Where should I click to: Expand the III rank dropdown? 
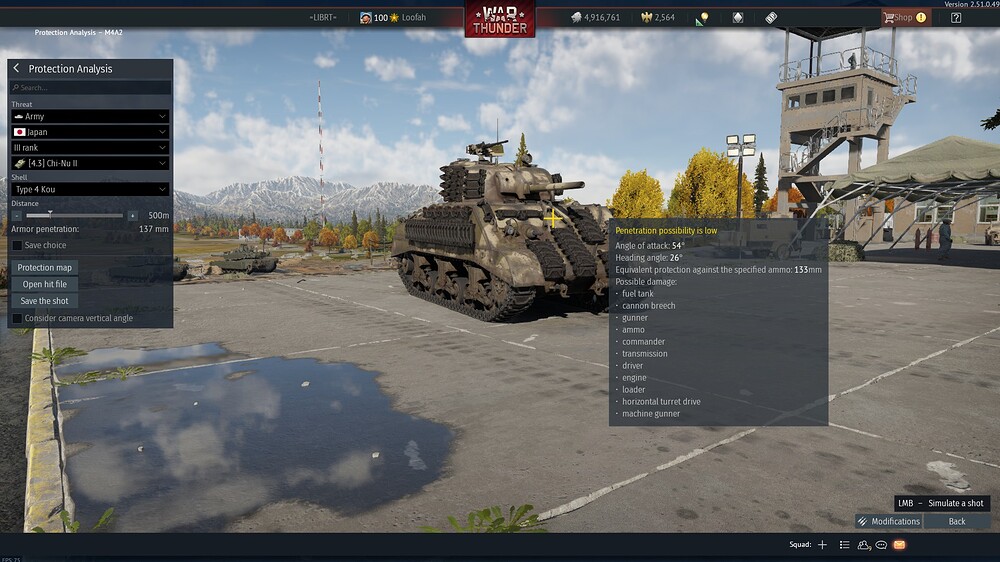tap(90, 148)
